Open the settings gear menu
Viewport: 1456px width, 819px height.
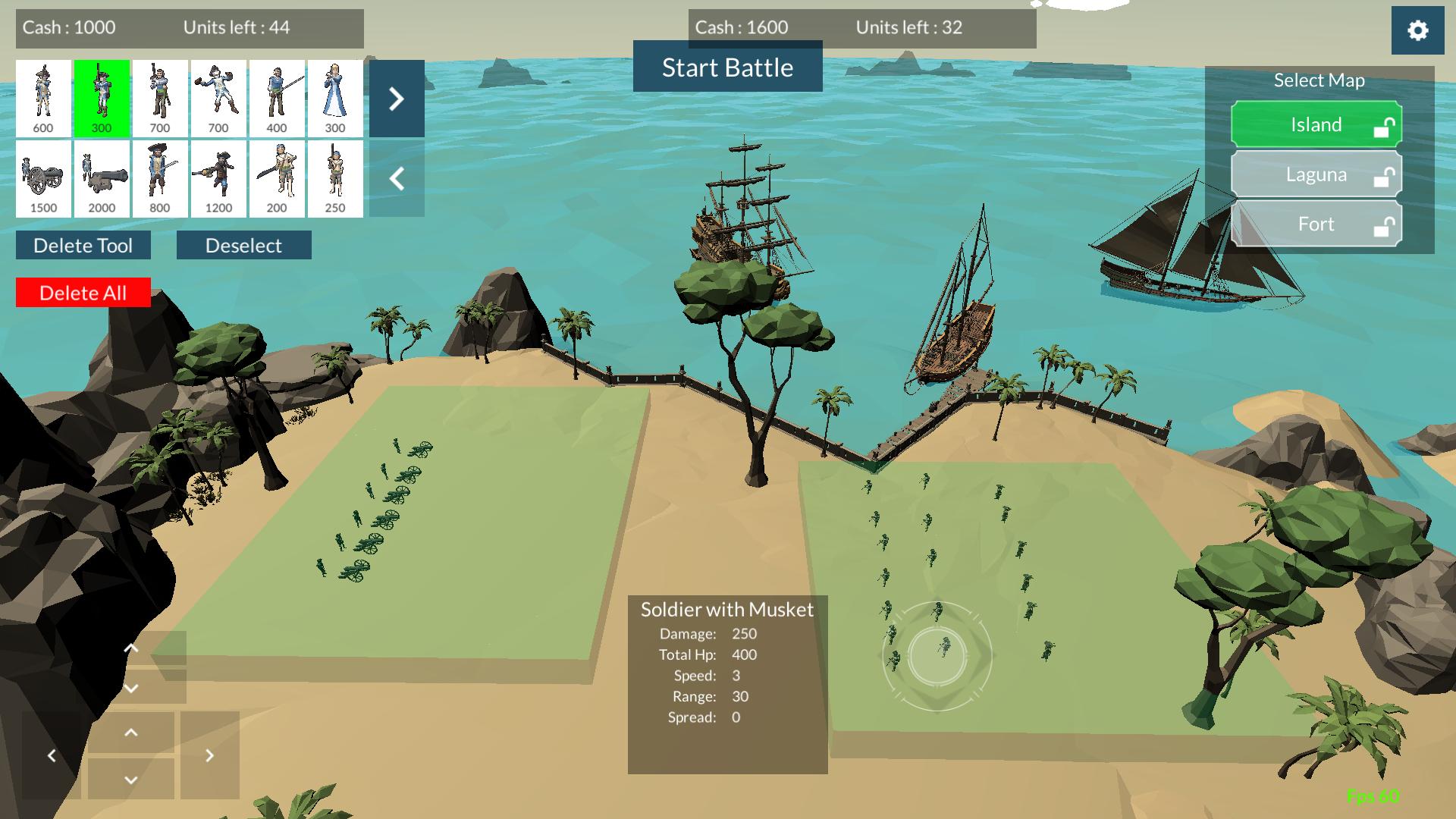tap(1417, 31)
